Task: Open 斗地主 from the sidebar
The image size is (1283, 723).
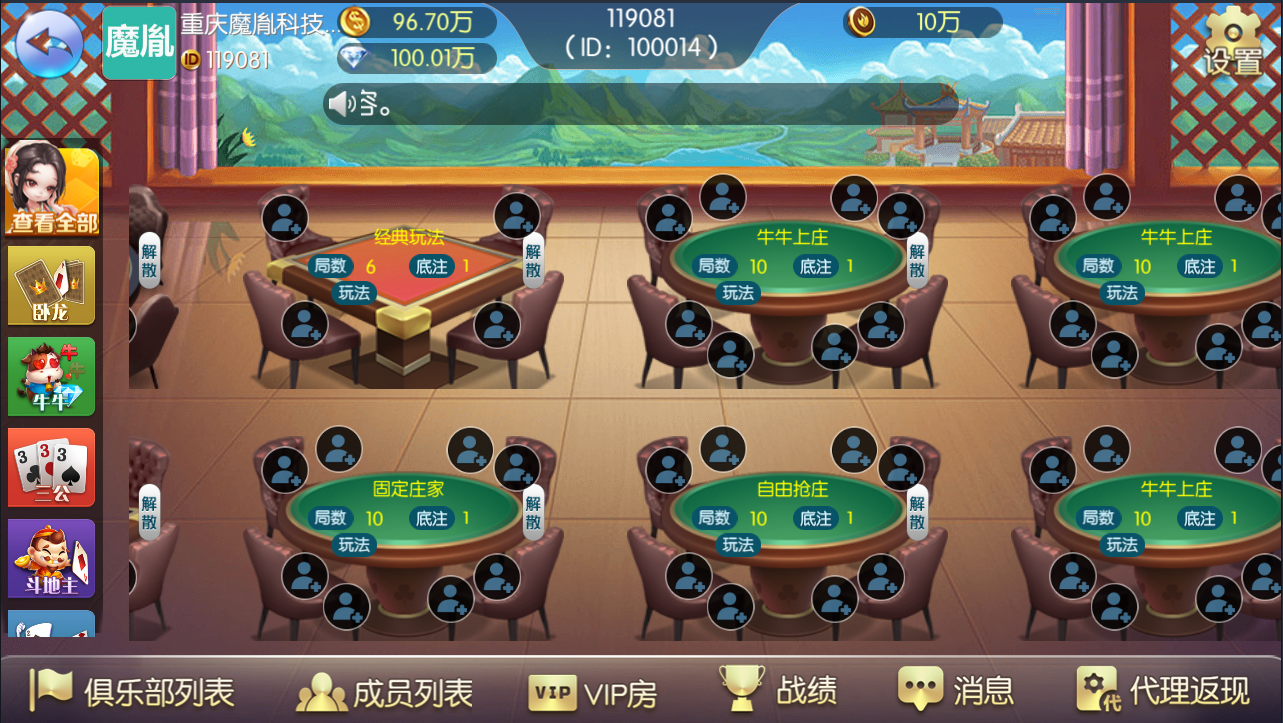Action: click(50, 557)
